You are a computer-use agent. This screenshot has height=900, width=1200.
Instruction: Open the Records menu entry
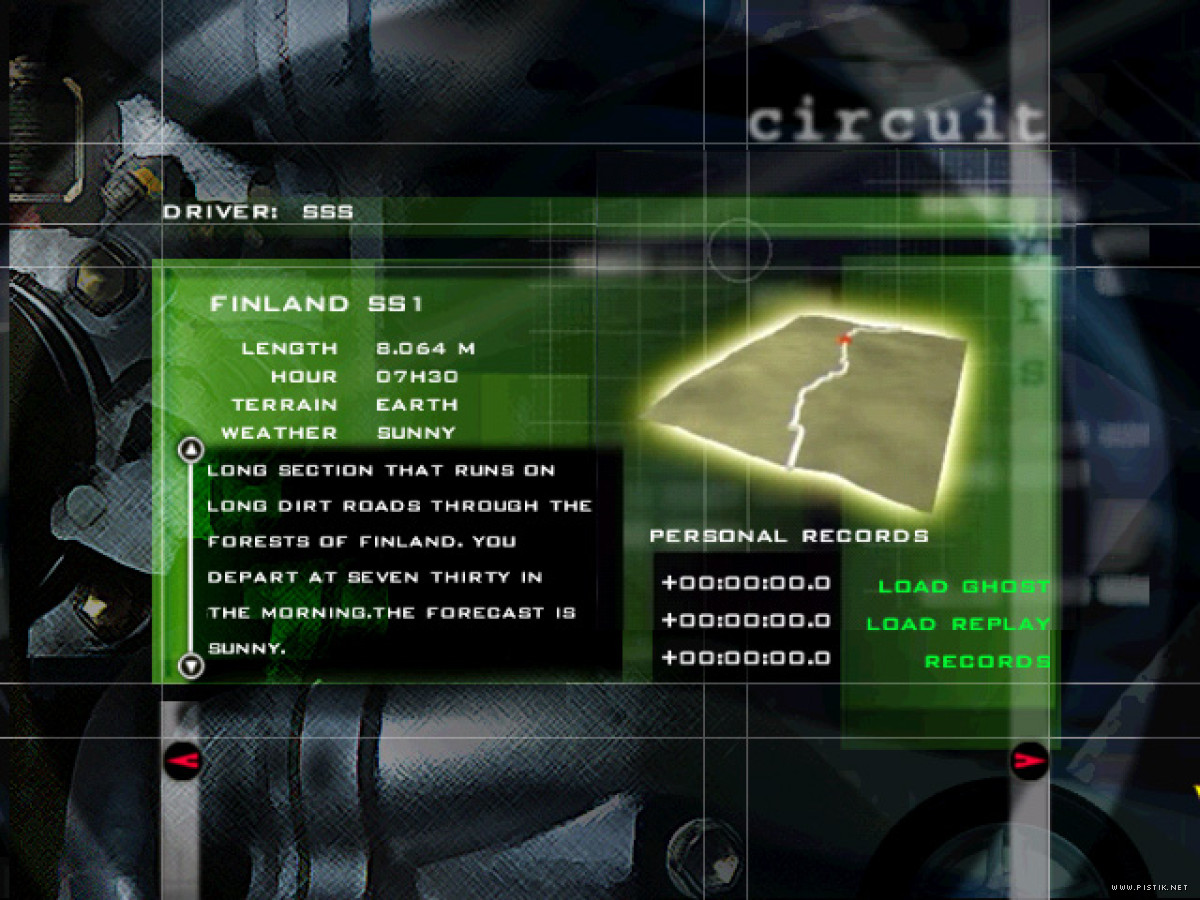pyautogui.click(x=986, y=662)
